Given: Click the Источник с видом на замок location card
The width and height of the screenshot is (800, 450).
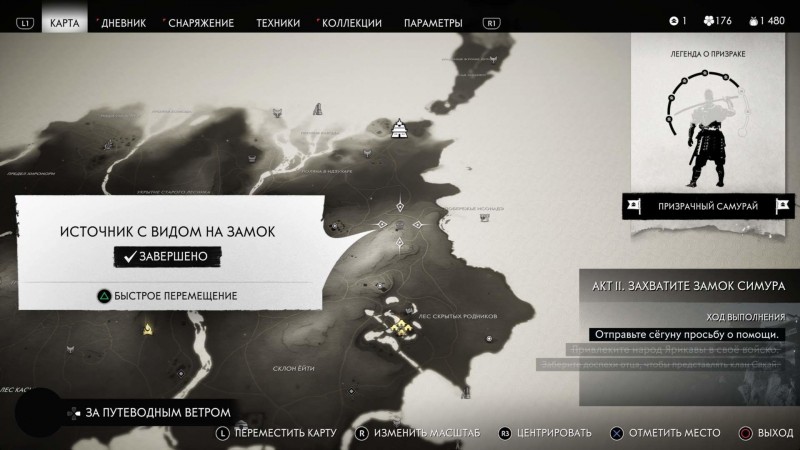Looking at the screenshot, I should pyautogui.click(x=167, y=232).
